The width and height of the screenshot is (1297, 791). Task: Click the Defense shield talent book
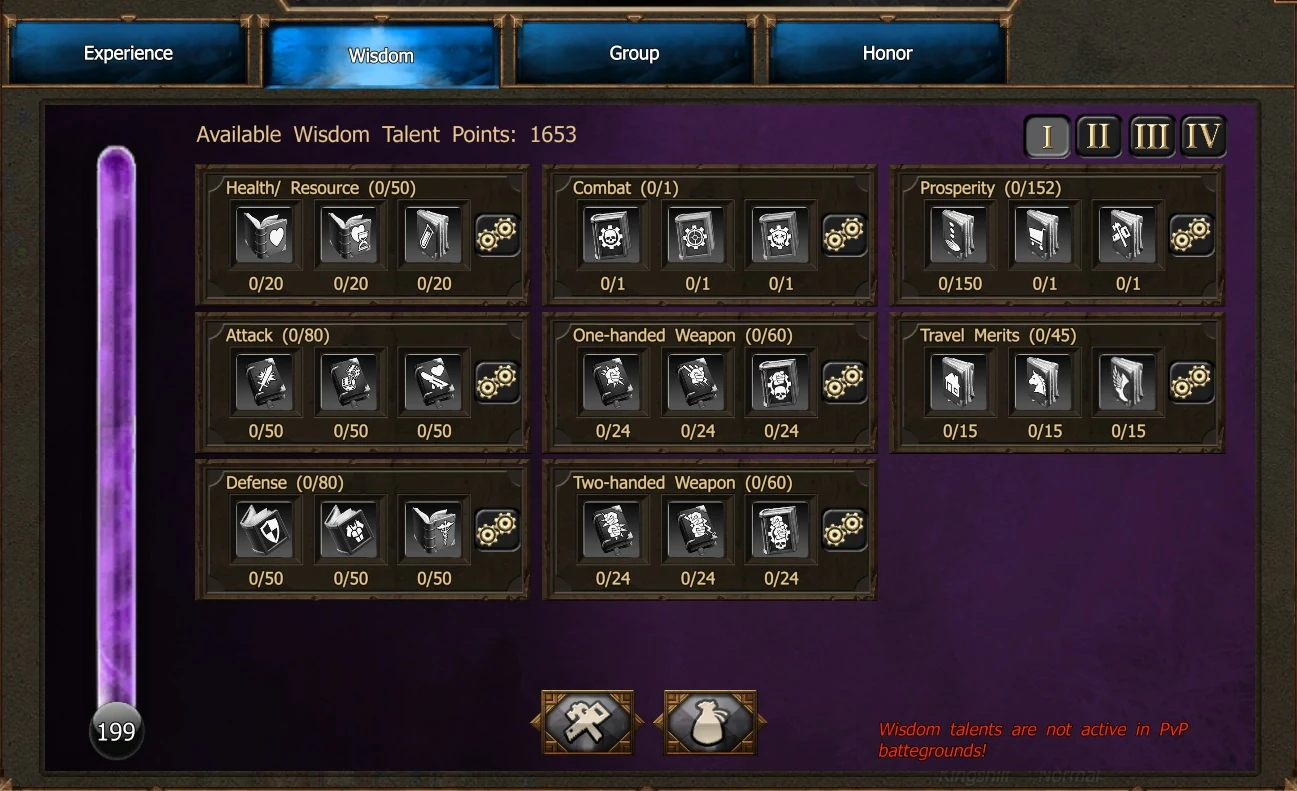coord(265,529)
